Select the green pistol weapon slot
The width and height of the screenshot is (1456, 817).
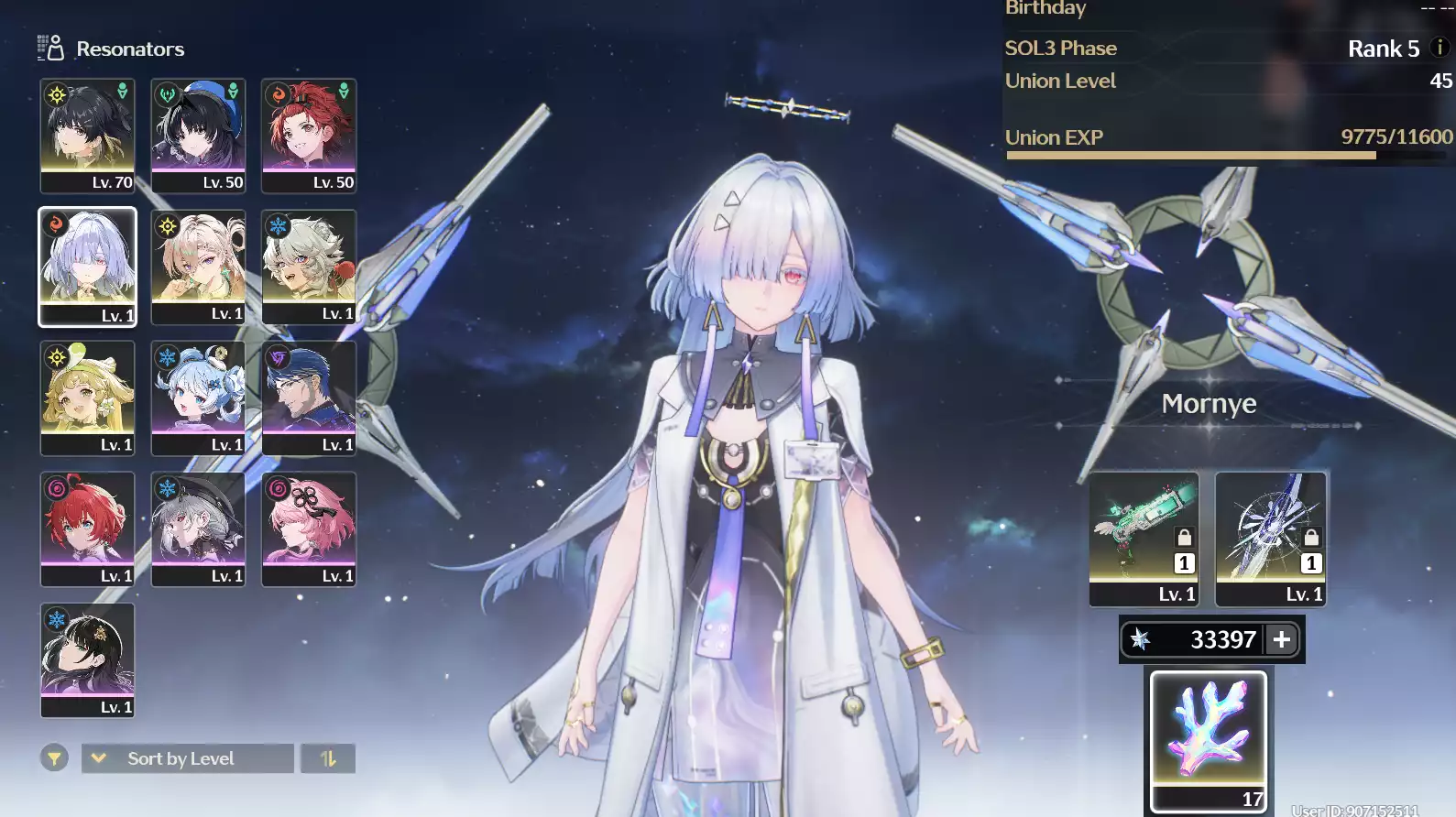[x=1144, y=539]
